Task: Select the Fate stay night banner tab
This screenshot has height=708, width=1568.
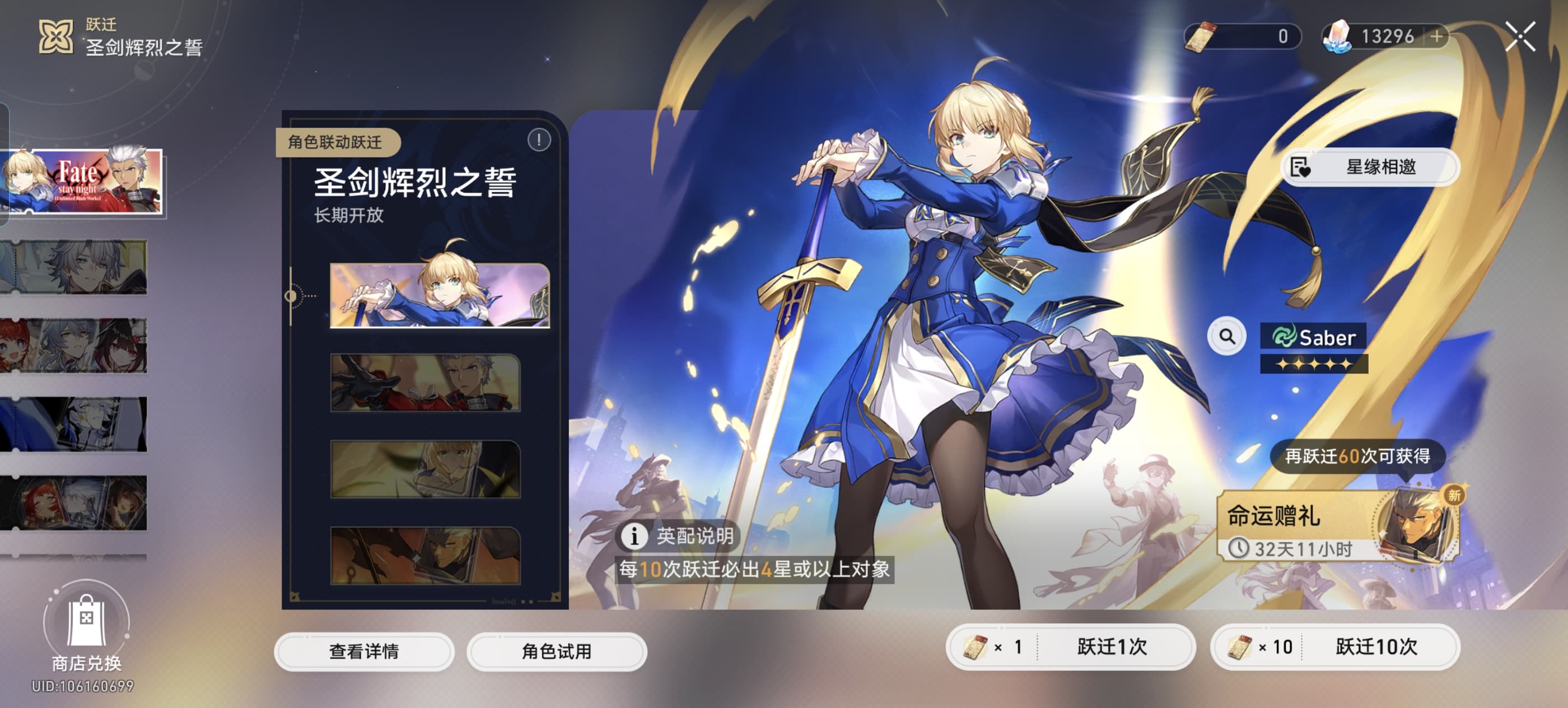Action: pyautogui.click(x=82, y=181)
